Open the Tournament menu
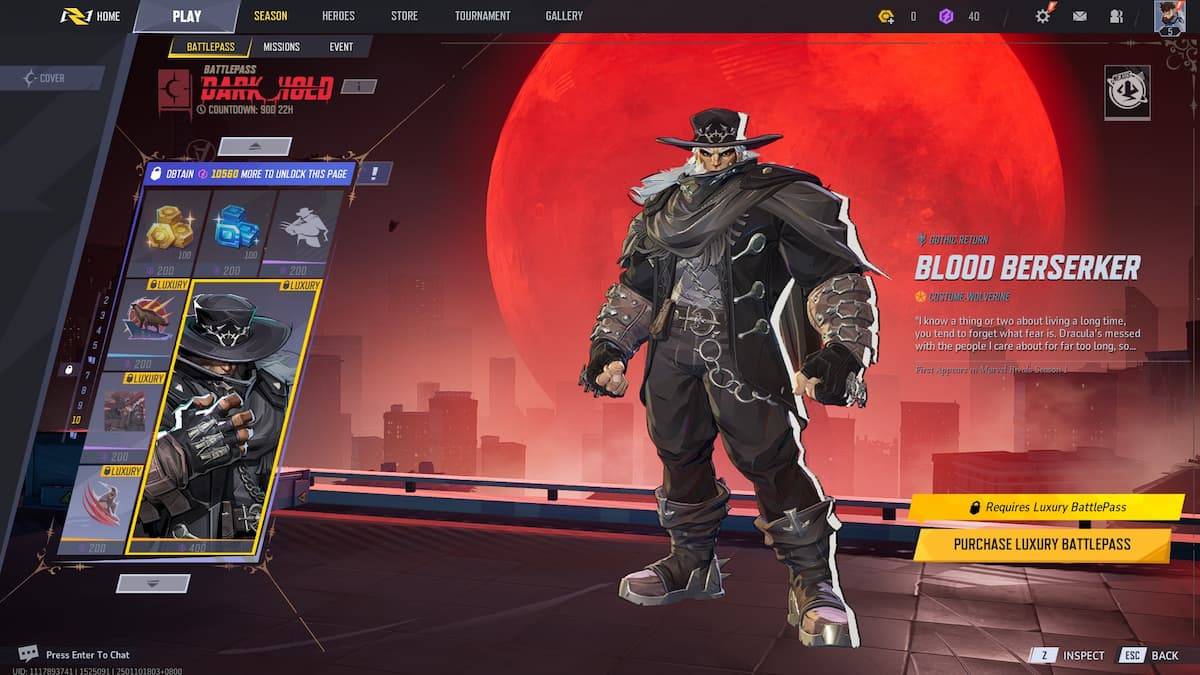This screenshot has height=675, width=1200. click(x=482, y=16)
